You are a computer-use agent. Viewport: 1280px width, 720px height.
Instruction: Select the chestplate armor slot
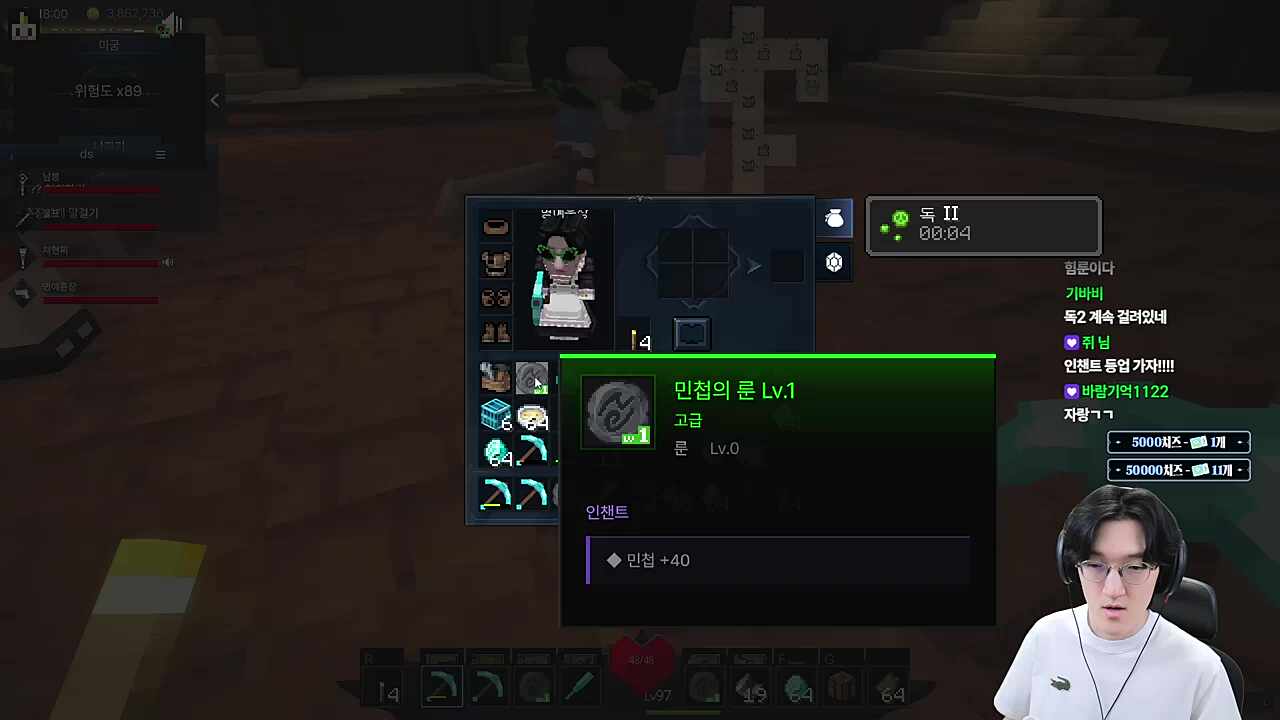click(495, 262)
